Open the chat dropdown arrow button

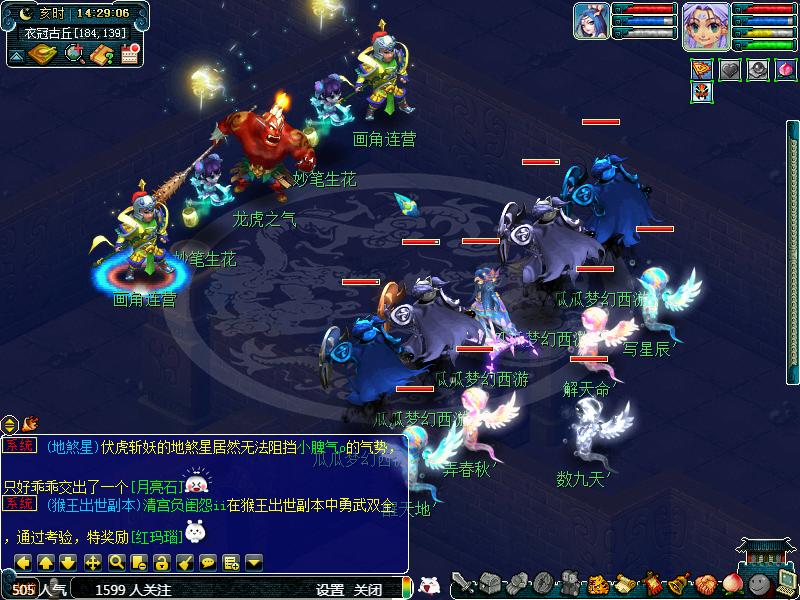pyautogui.click(x=254, y=562)
